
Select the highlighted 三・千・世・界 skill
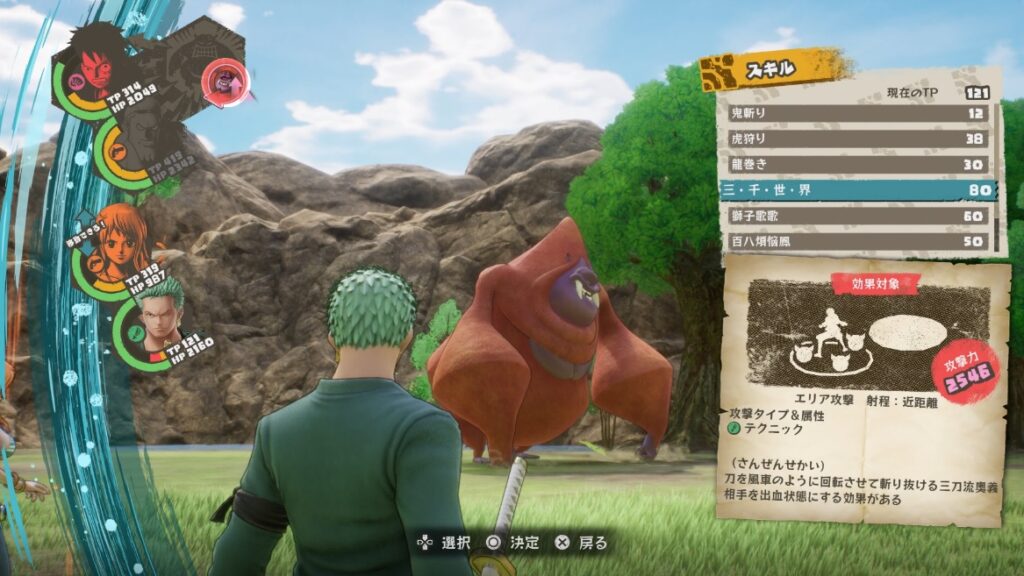click(855, 189)
